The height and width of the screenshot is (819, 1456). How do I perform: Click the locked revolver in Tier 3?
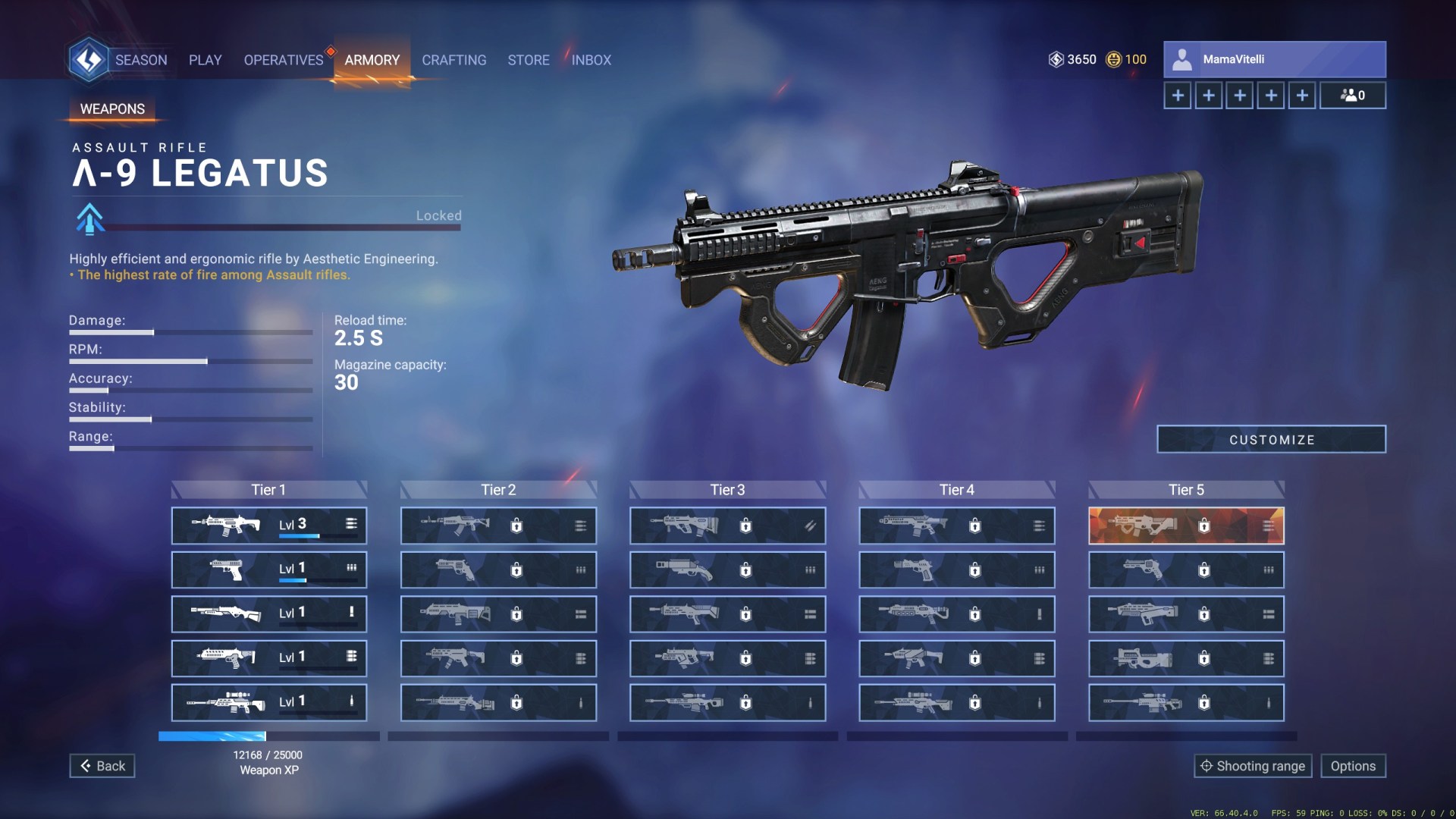coord(726,570)
